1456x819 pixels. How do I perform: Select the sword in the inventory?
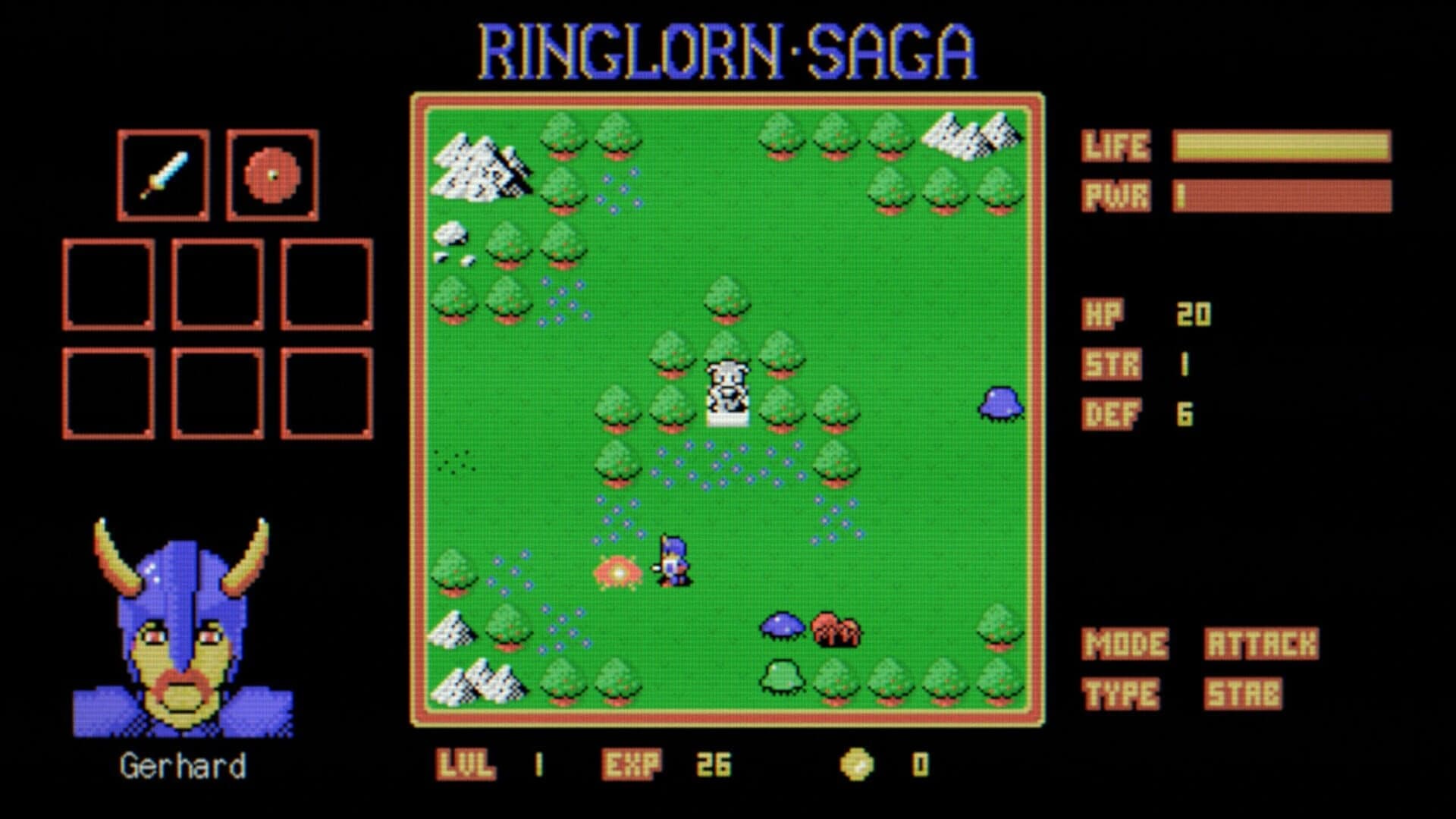[x=163, y=173]
